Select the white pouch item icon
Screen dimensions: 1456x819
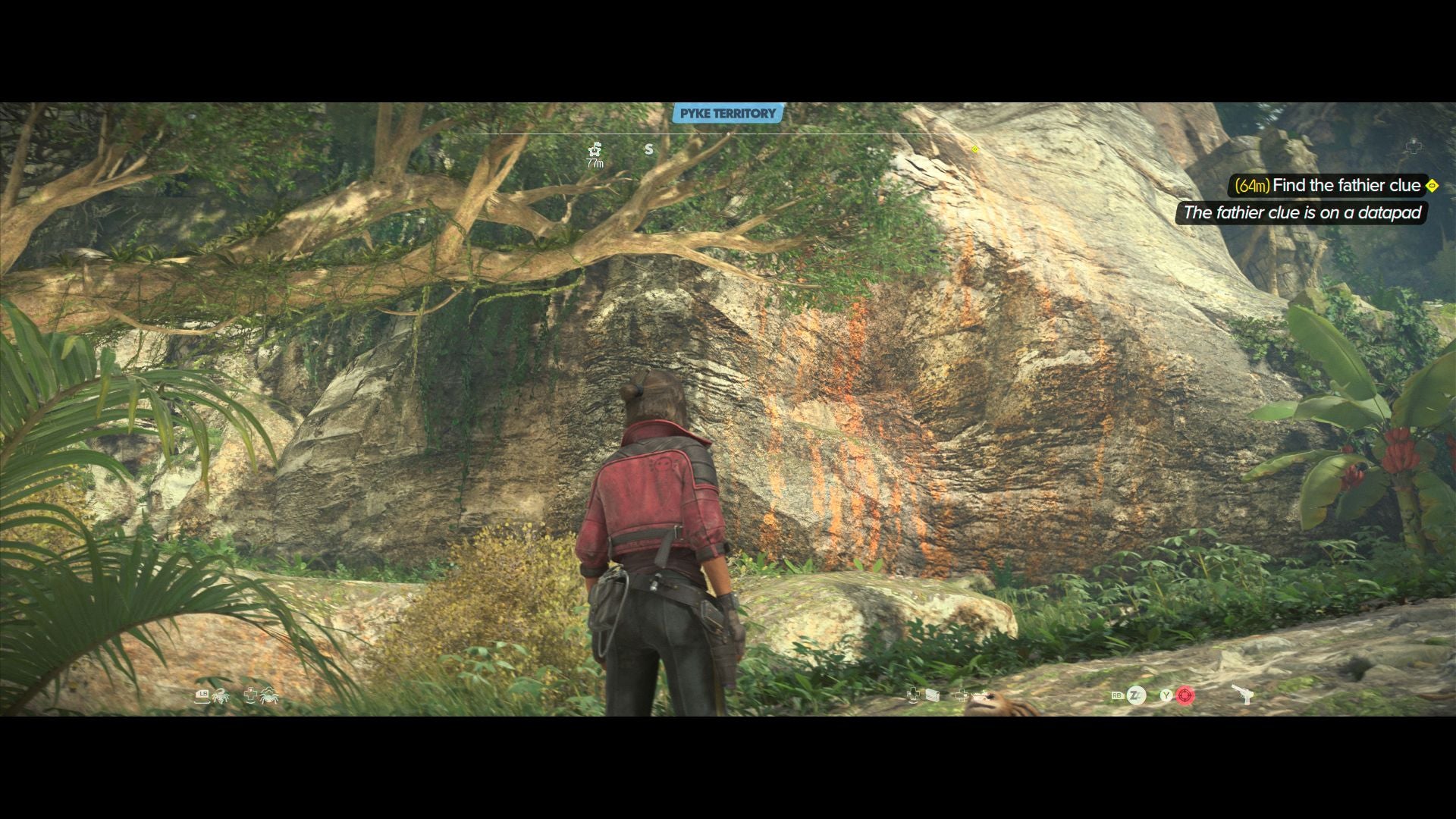pyautogui.click(x=934, y=695)
